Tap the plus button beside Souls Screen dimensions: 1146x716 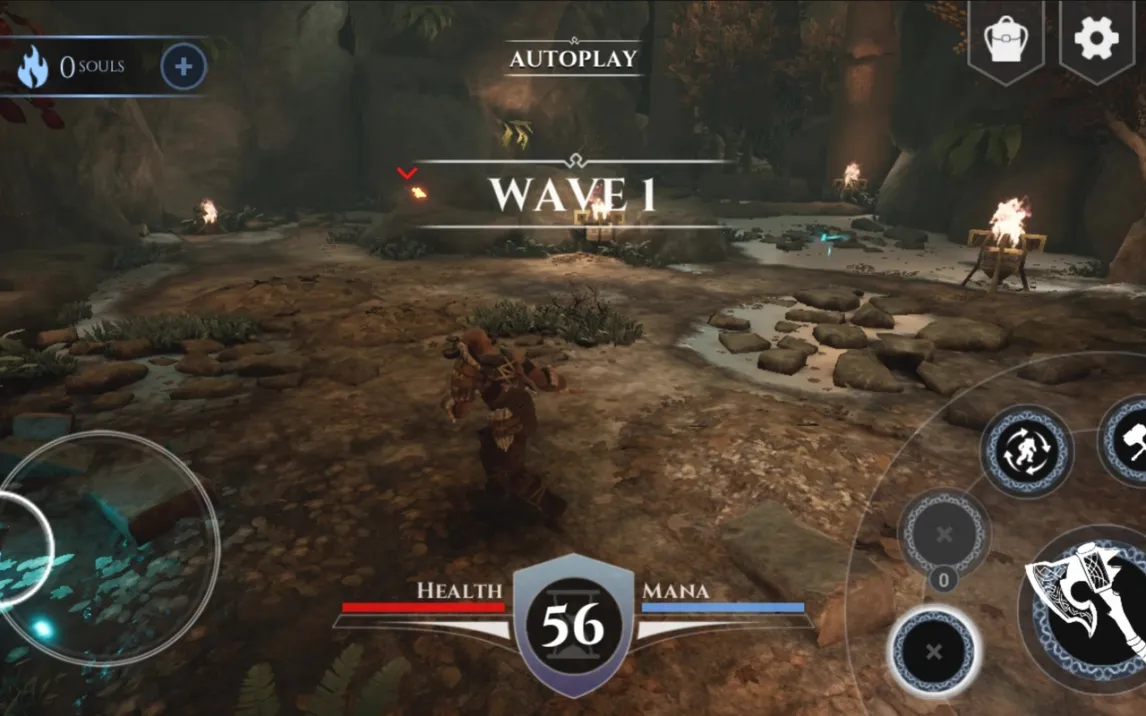point(183,67)
